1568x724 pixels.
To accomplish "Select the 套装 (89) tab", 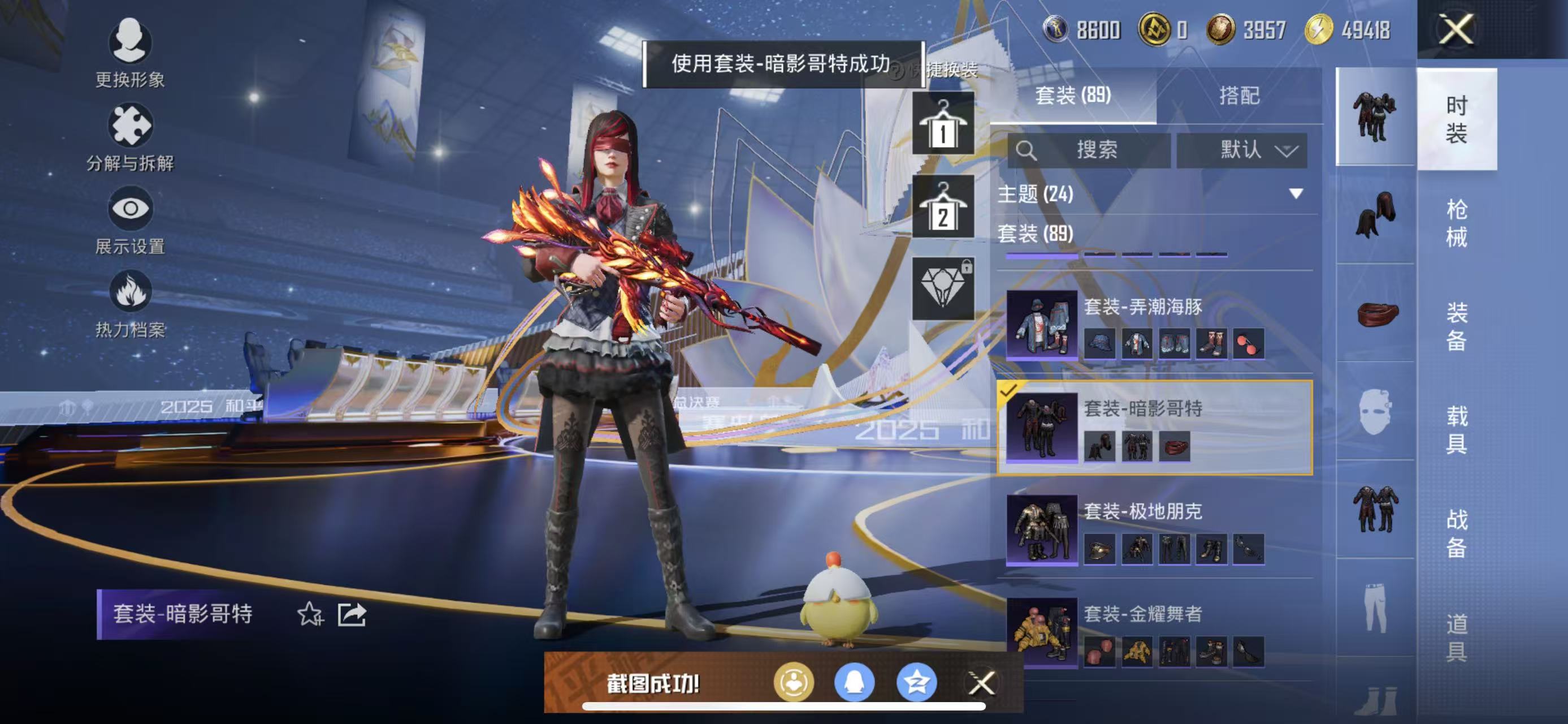I will pyautogui.click(x=1072, y=96).
